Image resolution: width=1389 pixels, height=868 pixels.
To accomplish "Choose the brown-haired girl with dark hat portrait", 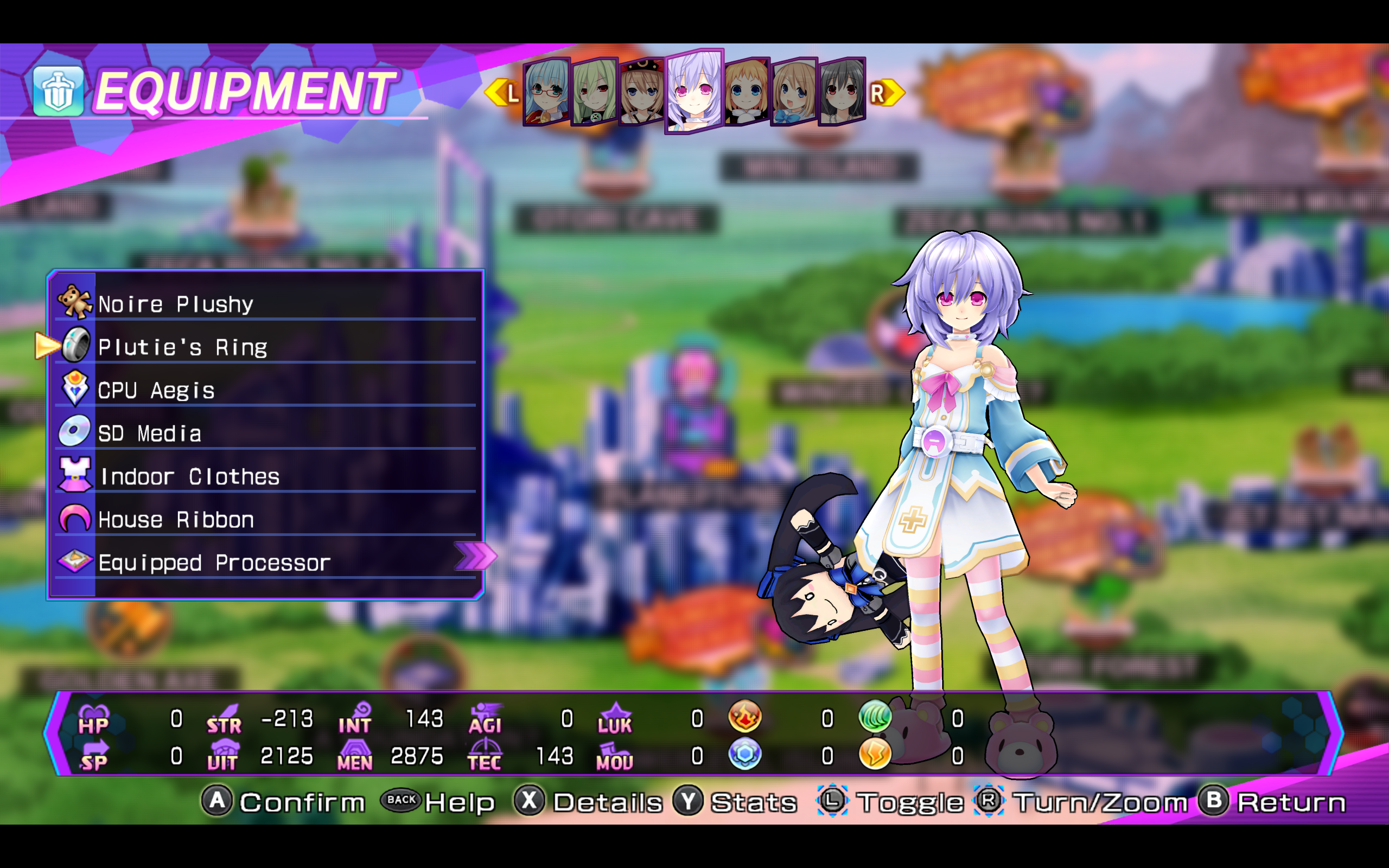I will tap(642, 92).
